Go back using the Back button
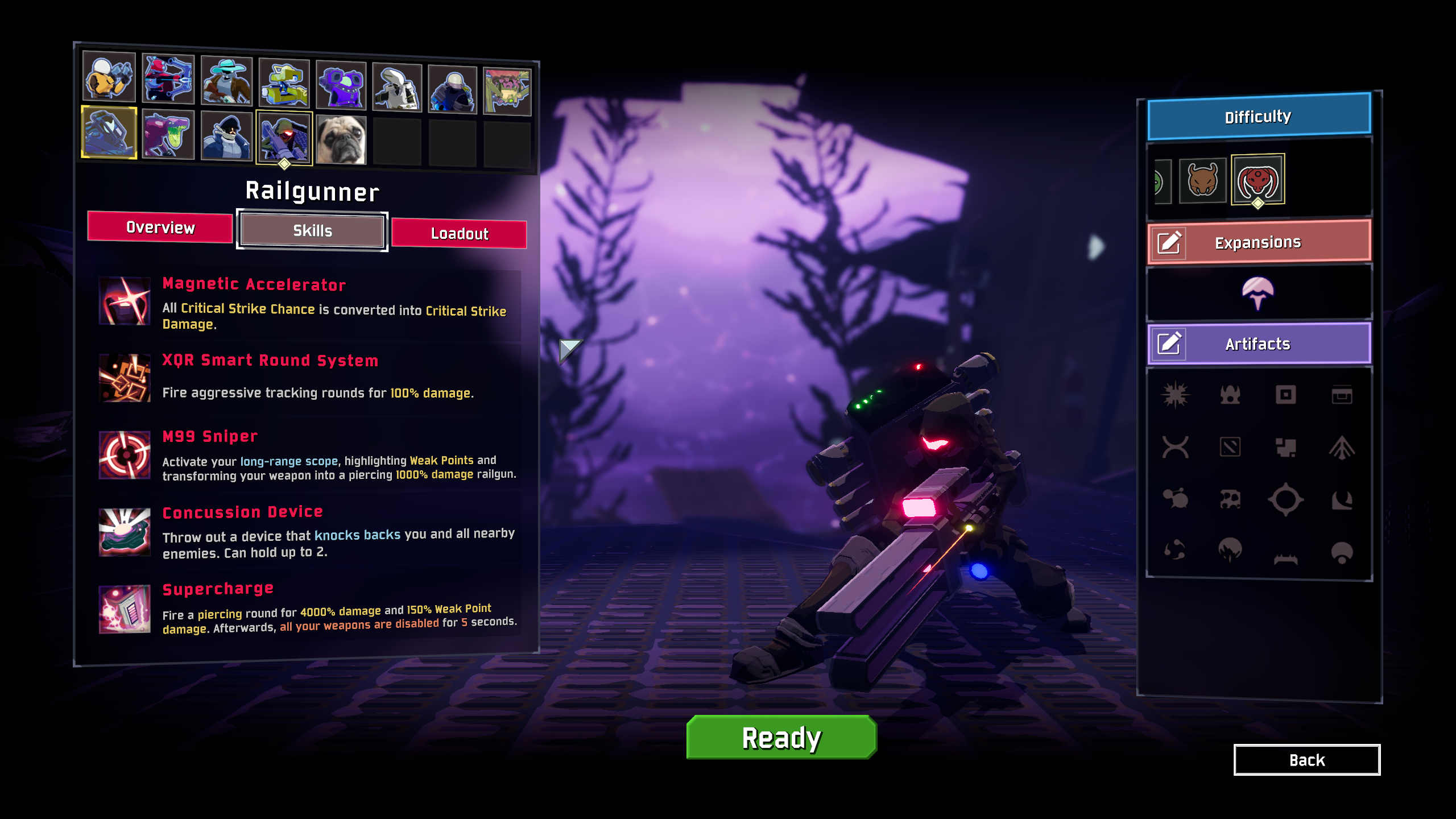Image resolution: width=1456 pixels, height=819 pixels. pyautogui.click(x=1306, y=760)
